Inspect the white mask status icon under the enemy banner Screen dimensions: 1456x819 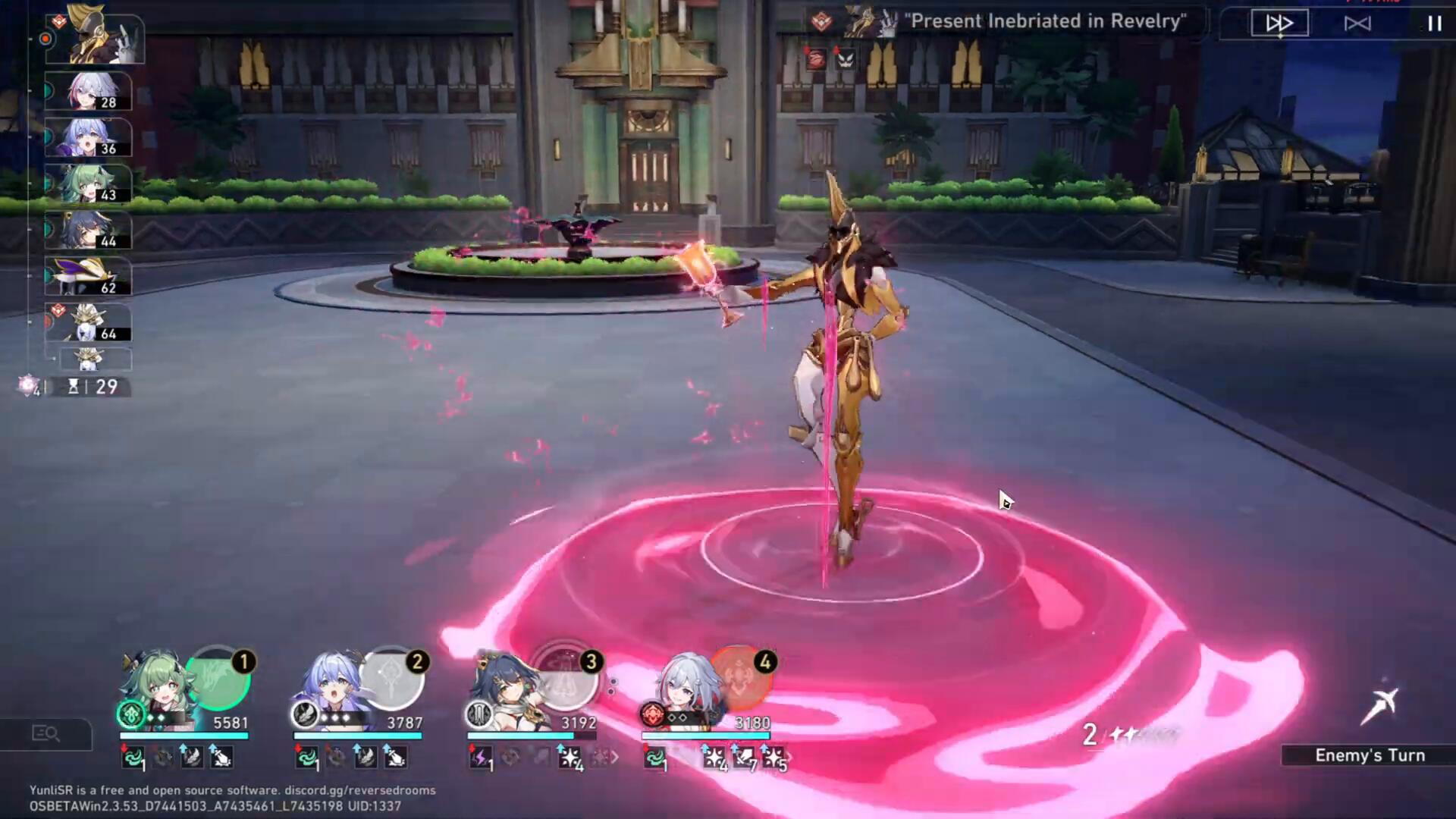pos(845,58)
